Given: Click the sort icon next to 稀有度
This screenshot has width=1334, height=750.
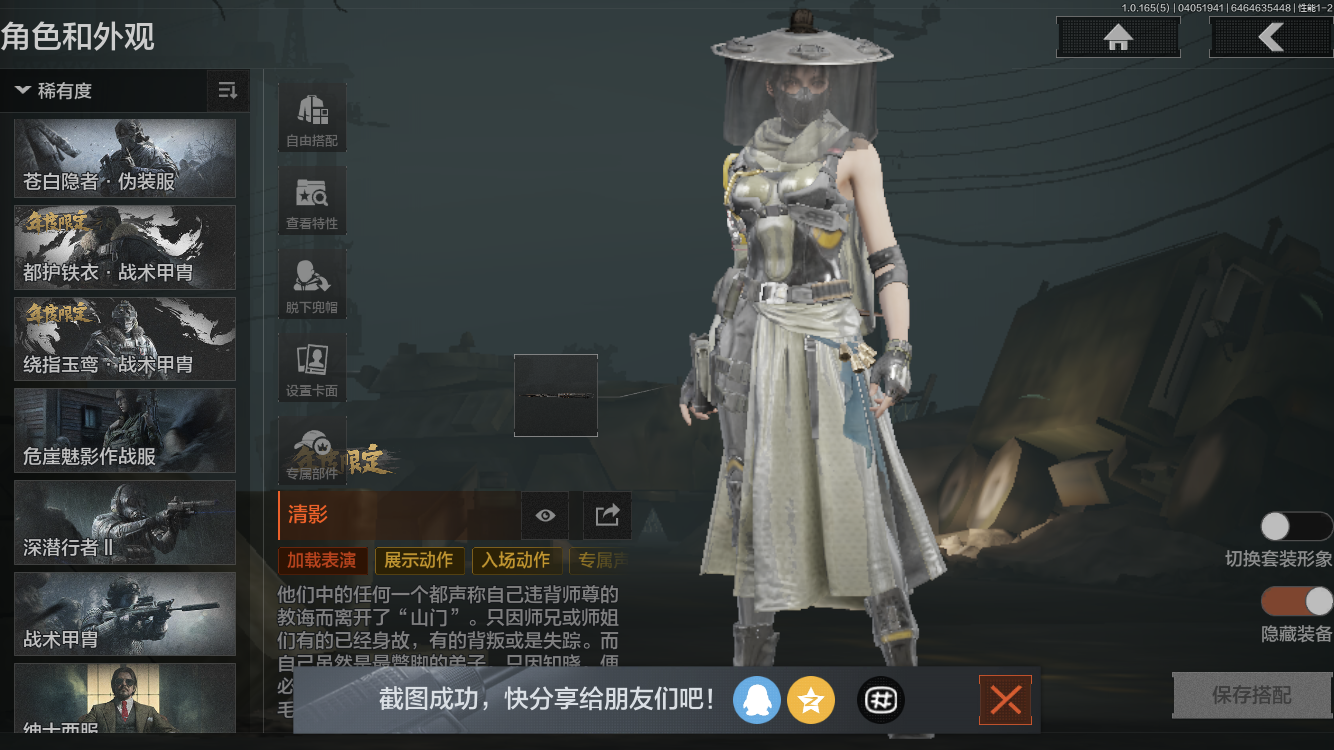Looking at the screenshot, I should (227, 91).
